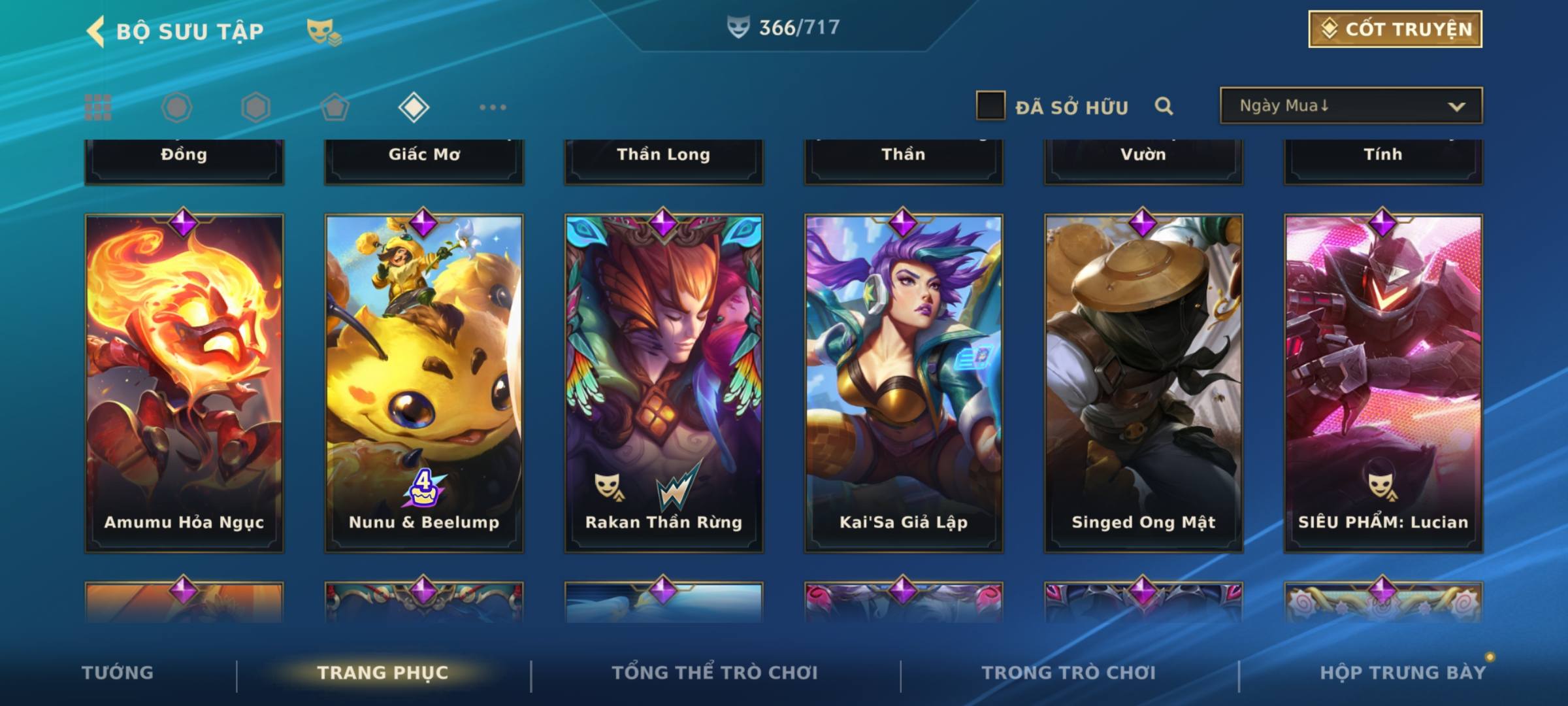Switch to Tổng Thể Trò Chơi tab
This screenshot has width=1568, height=706.
click(715, 673)
